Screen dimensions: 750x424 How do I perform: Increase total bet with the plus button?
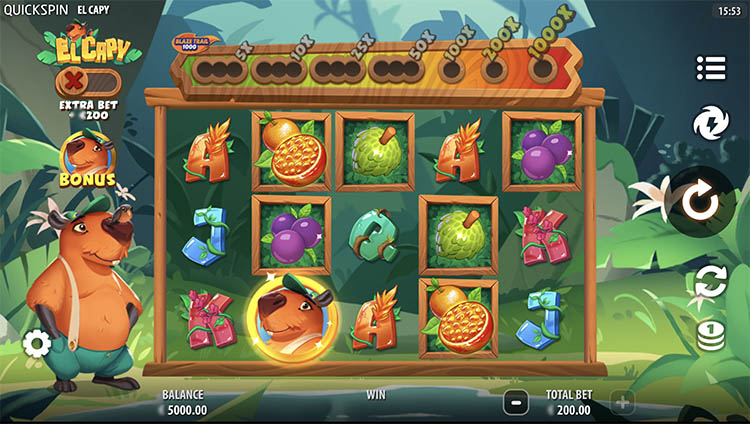(622, 403)
